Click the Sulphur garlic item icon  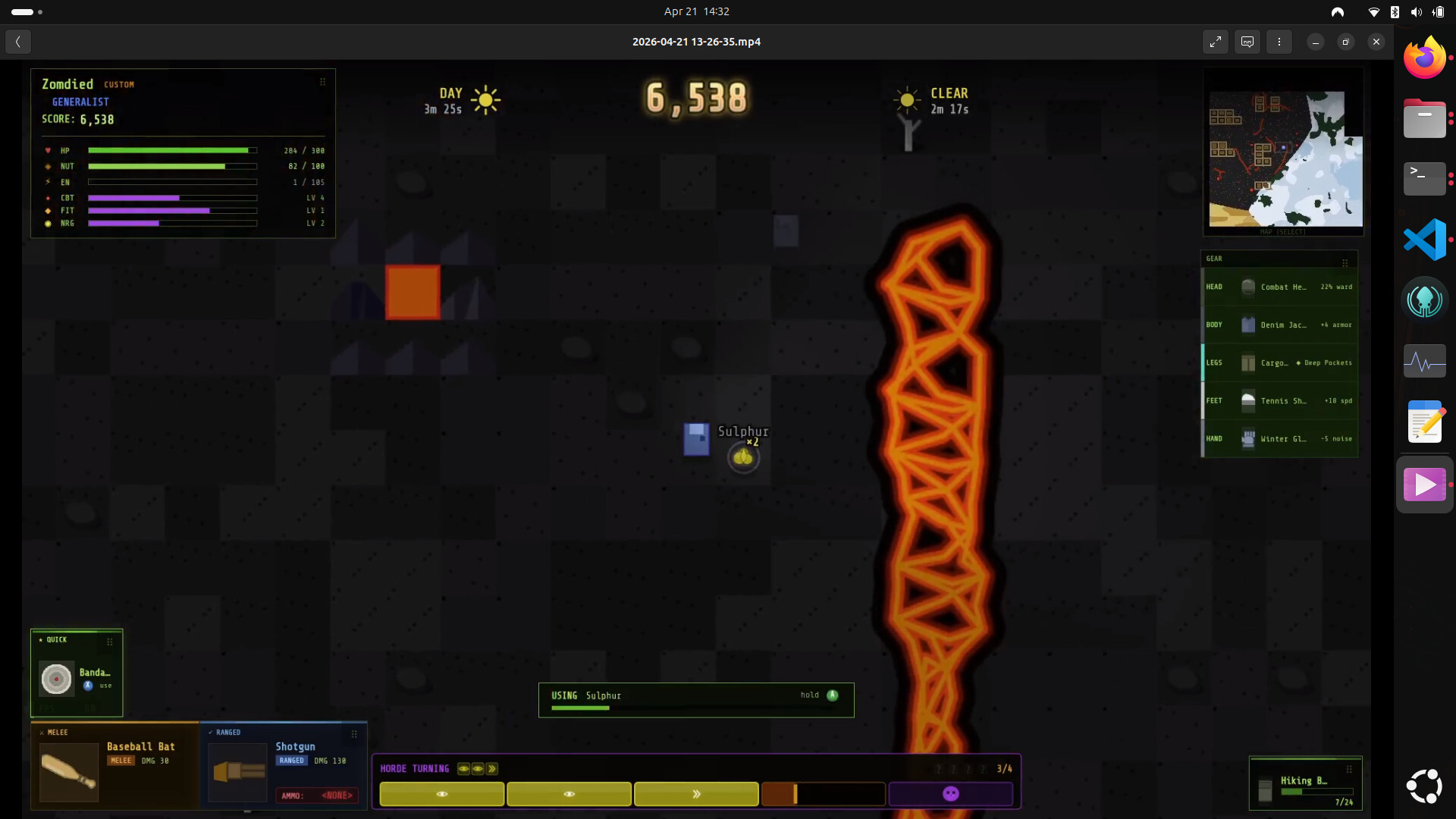[743, 457]
